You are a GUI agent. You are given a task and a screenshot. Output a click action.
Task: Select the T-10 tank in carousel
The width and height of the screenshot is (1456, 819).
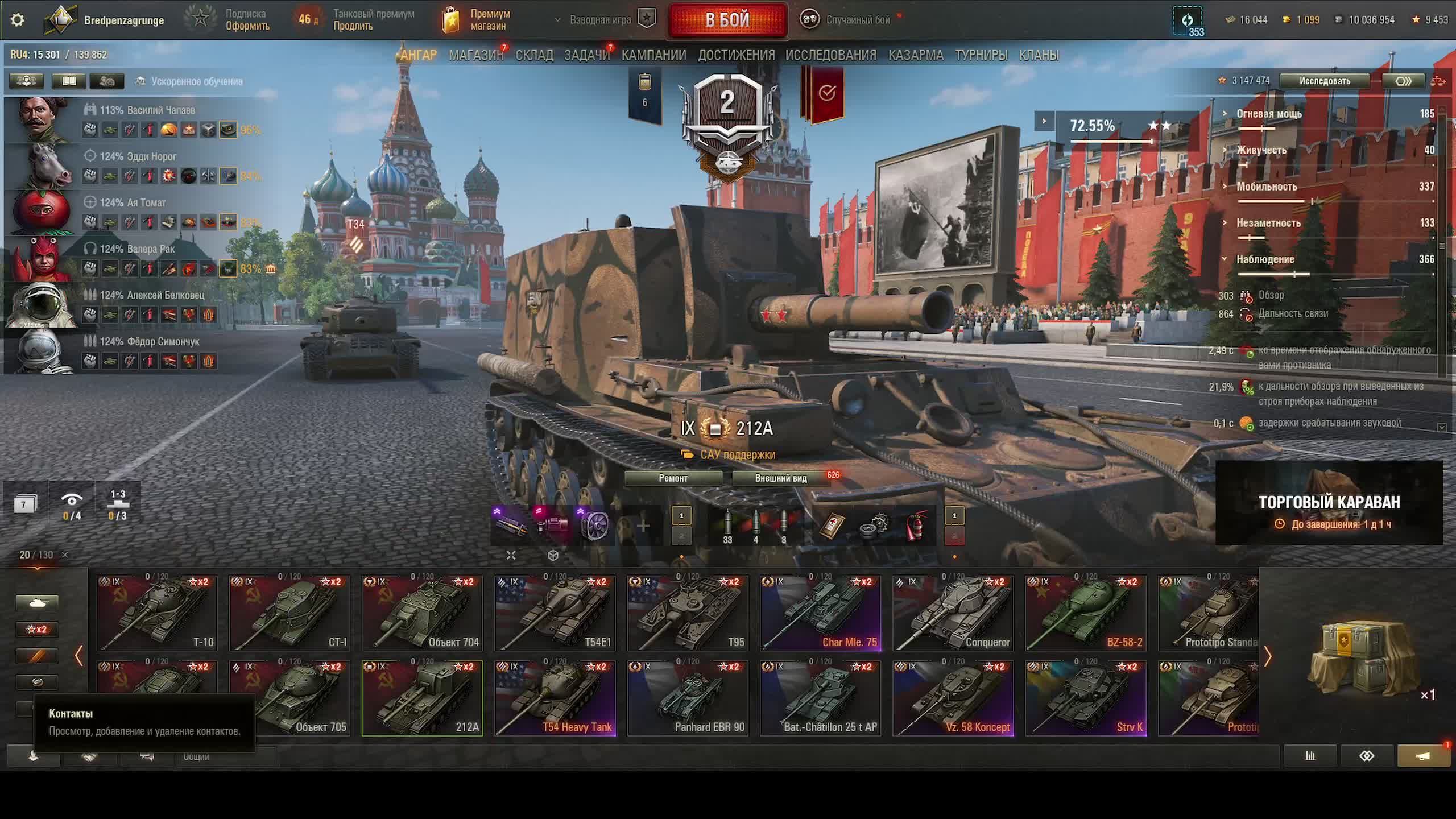point(157,613)
